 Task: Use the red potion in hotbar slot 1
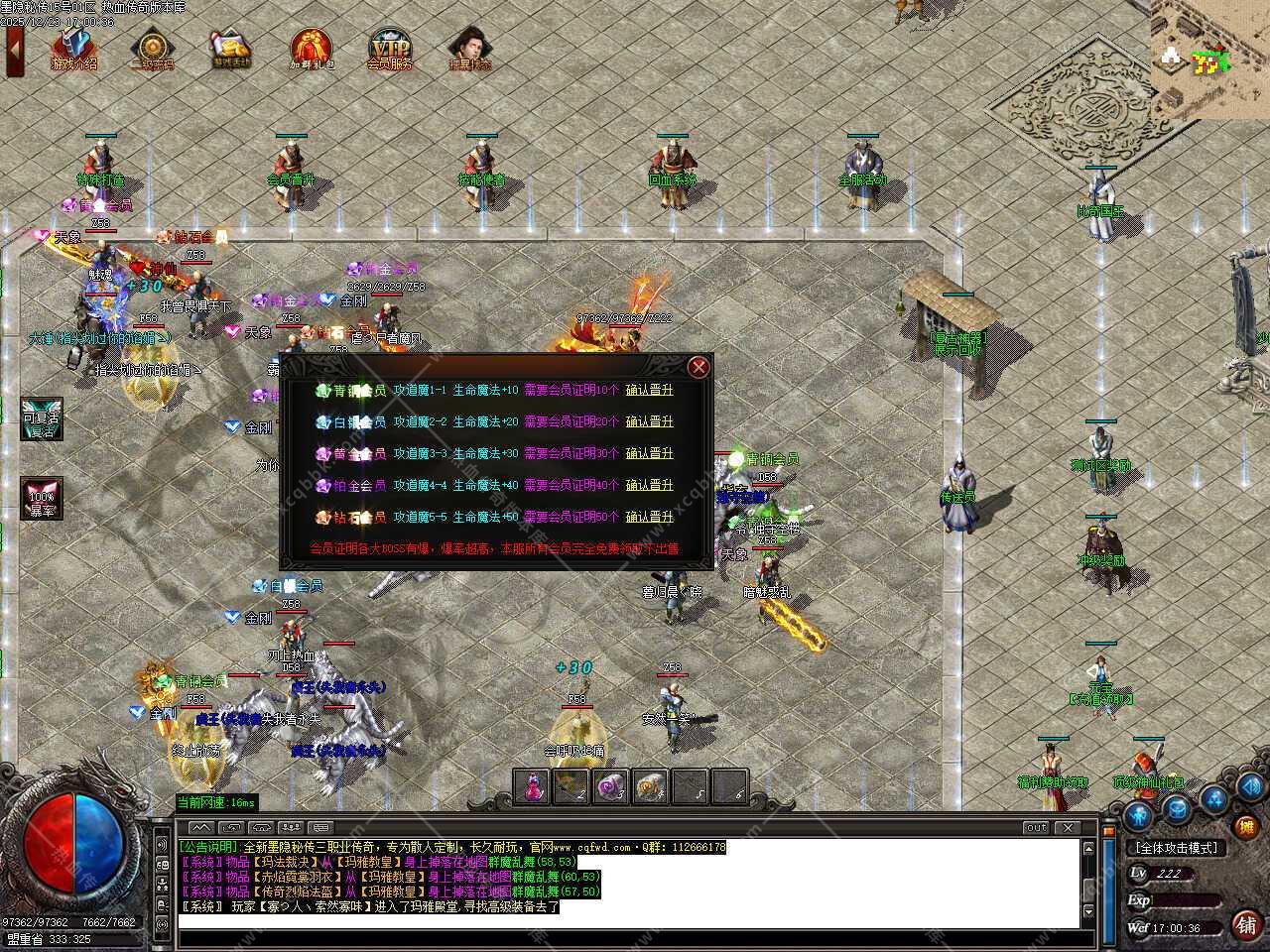(x=533, y=786)
